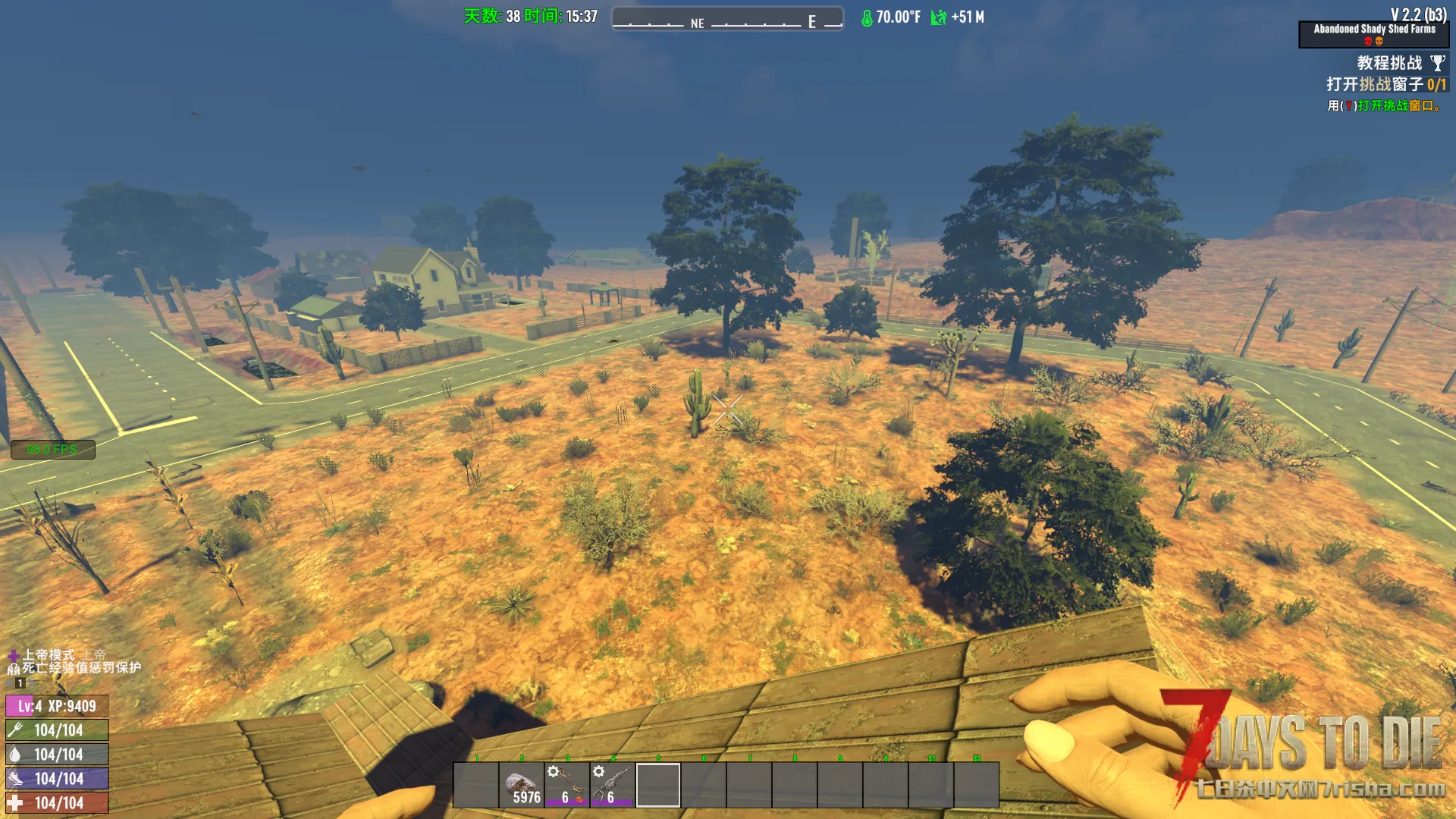Select the highlighted empty hotbar slot
This screenshot has width=1456, height=819.
(x=658, y=785)
